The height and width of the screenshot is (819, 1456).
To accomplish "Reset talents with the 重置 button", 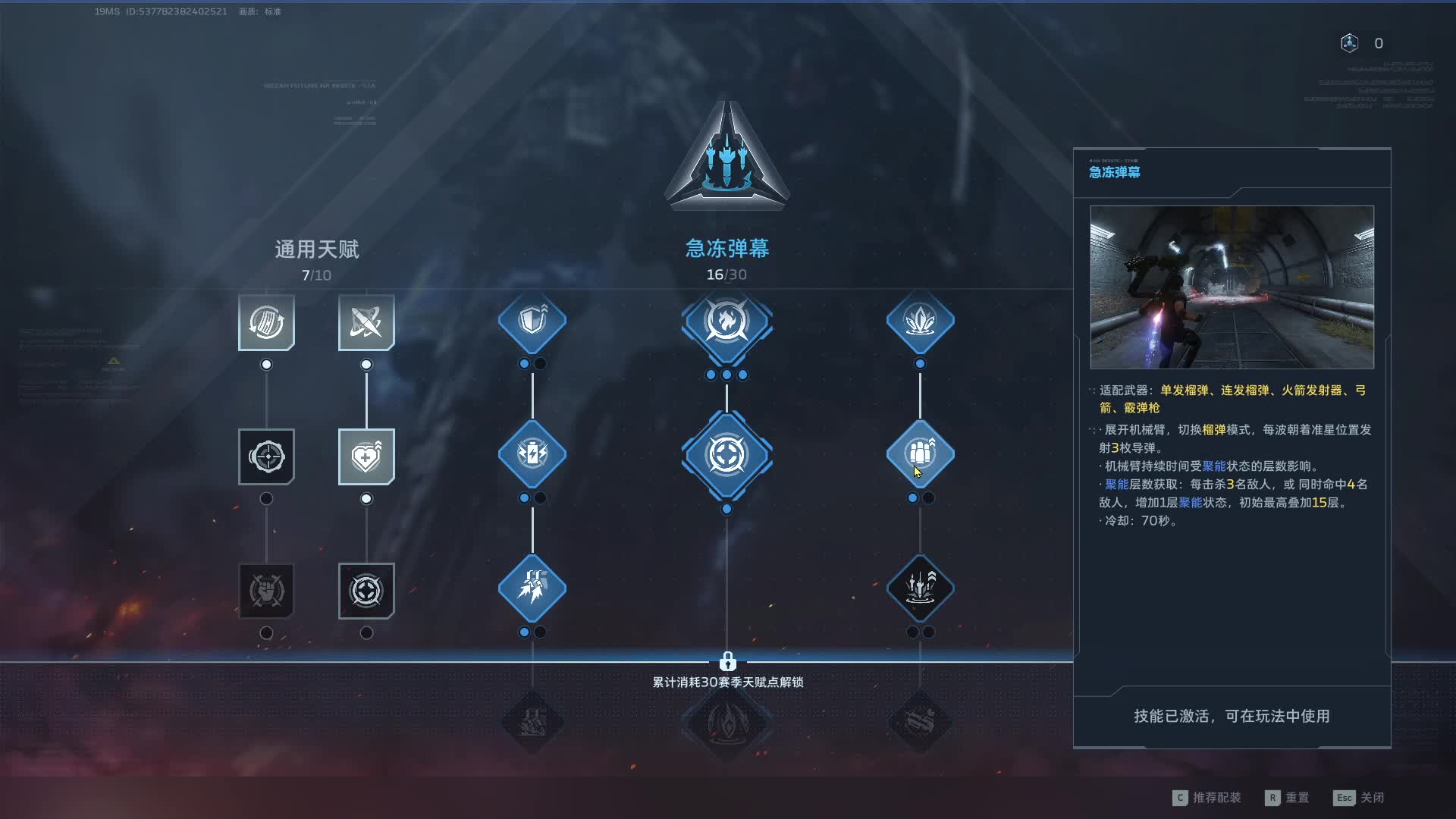I will click(x=1288, y=798).
